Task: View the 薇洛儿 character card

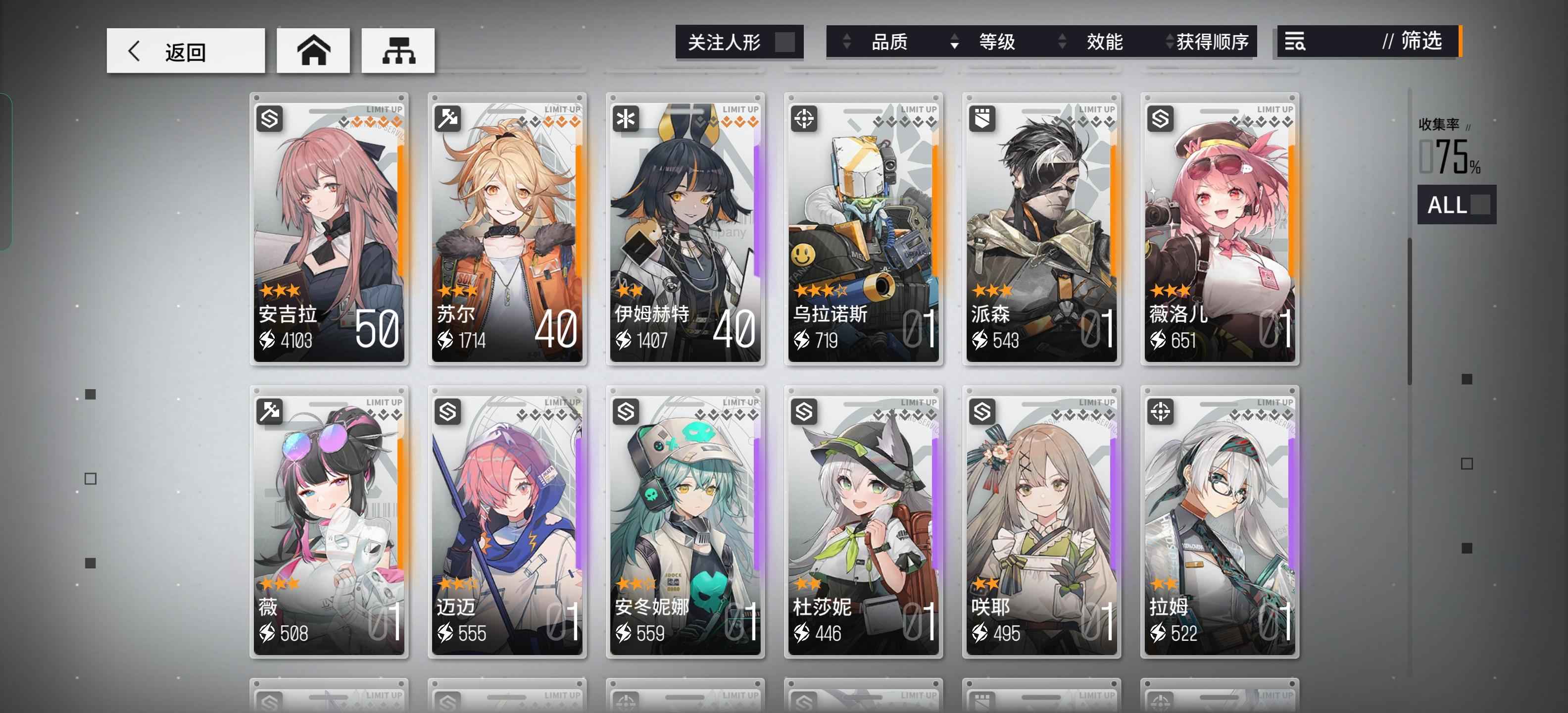Action: (x=1220, y=229)
